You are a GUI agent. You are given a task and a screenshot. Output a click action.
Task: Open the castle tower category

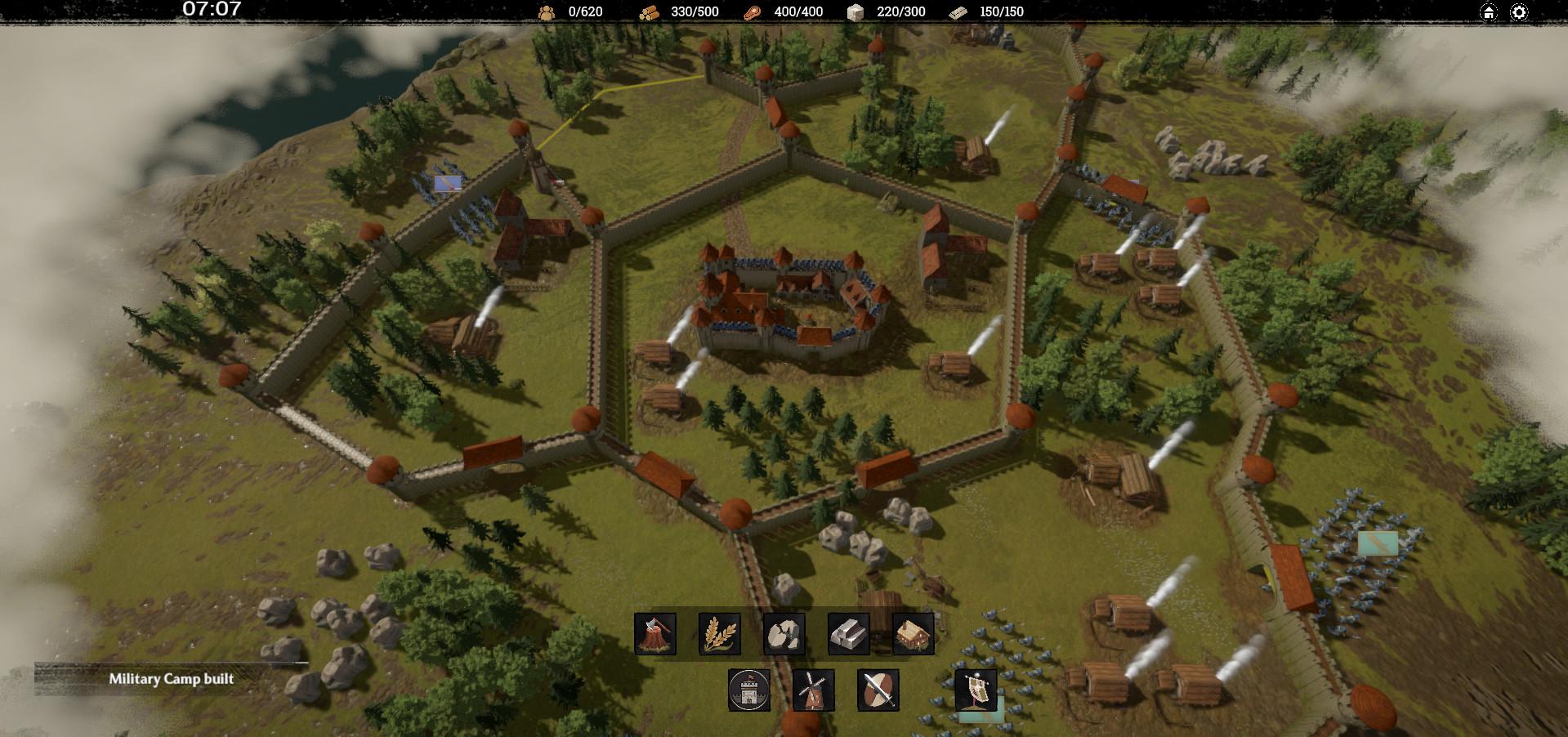[x=749, y=690]
